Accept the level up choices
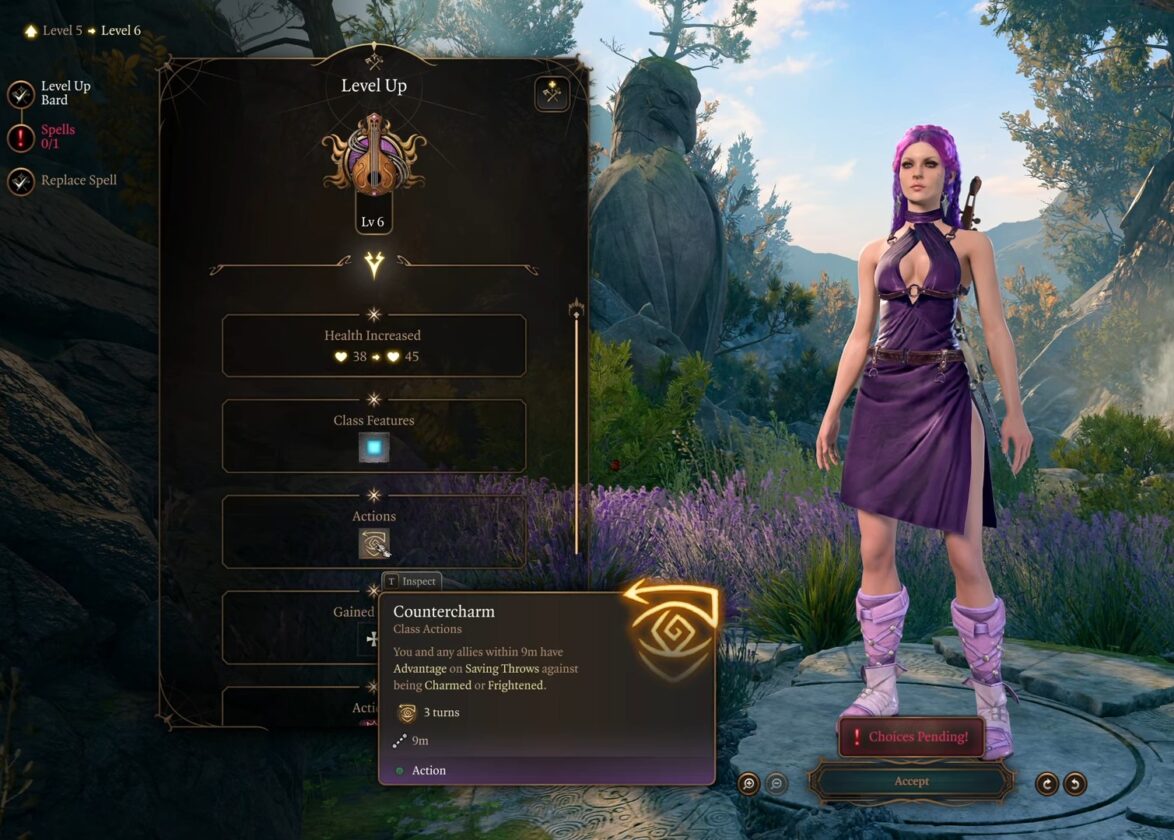This screenshot has height=840, width=1174. [x=911, y=781]
